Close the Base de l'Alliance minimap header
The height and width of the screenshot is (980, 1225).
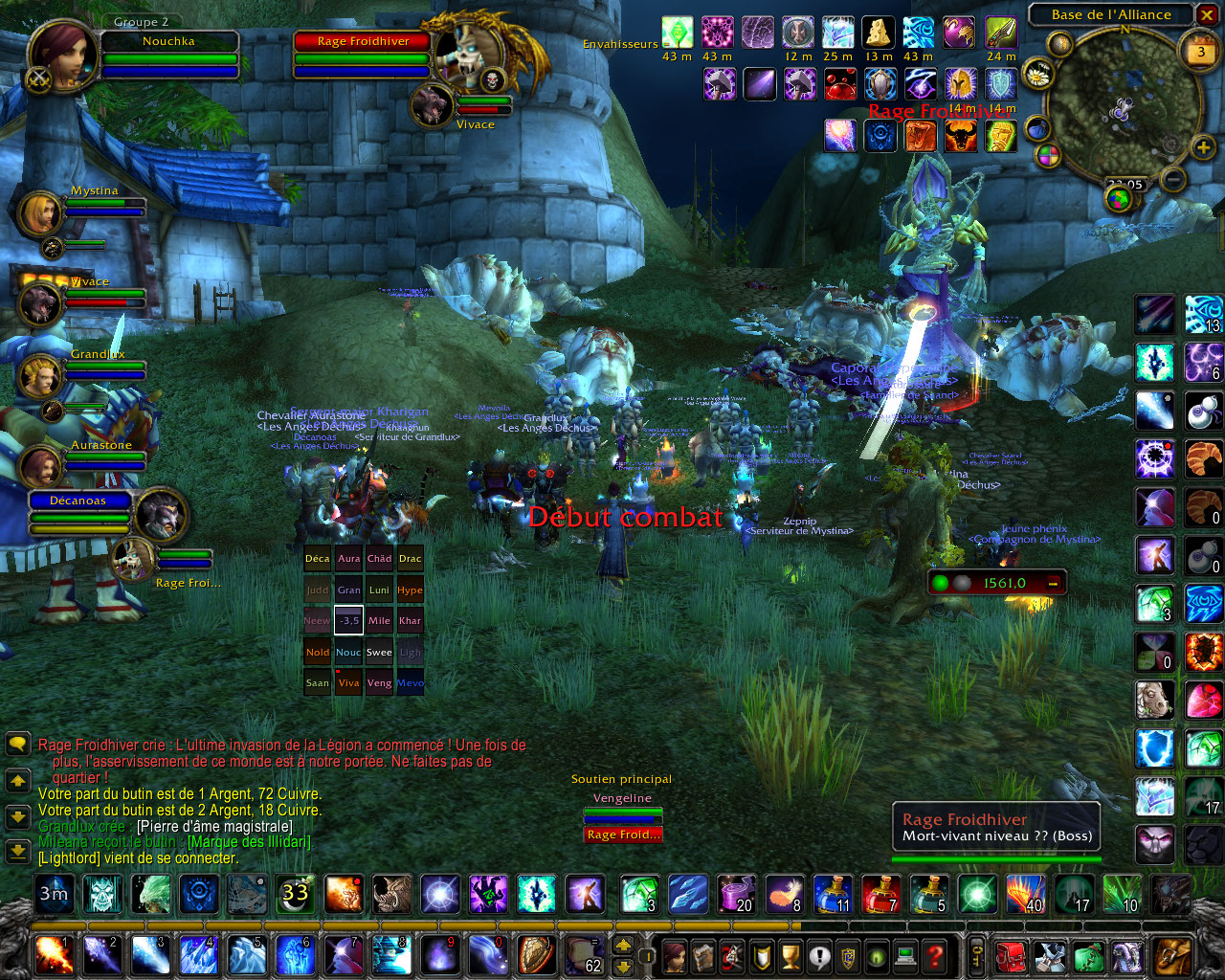(x=1207, y=14)
